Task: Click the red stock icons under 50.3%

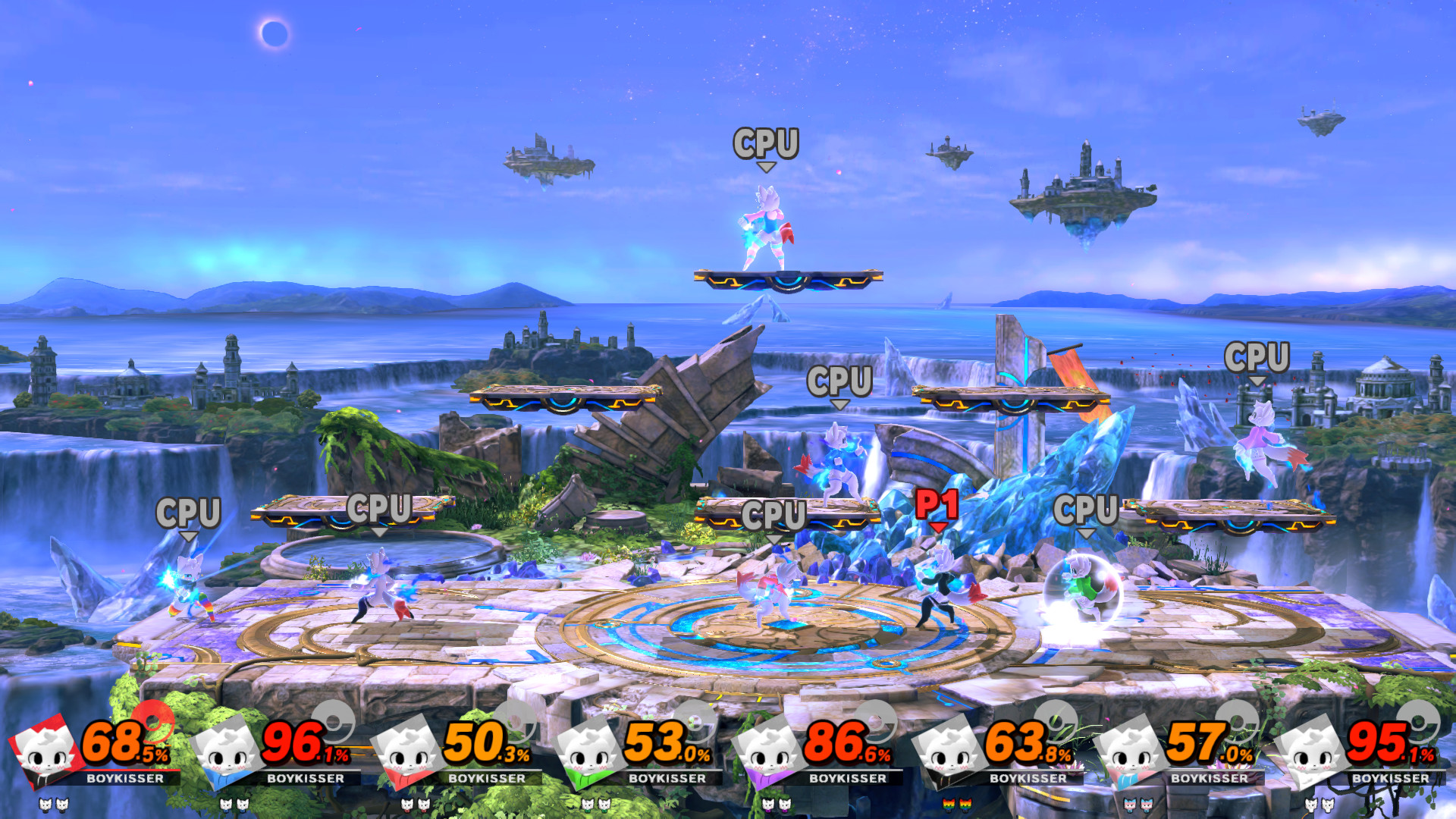Action: (x=416, y=805)
